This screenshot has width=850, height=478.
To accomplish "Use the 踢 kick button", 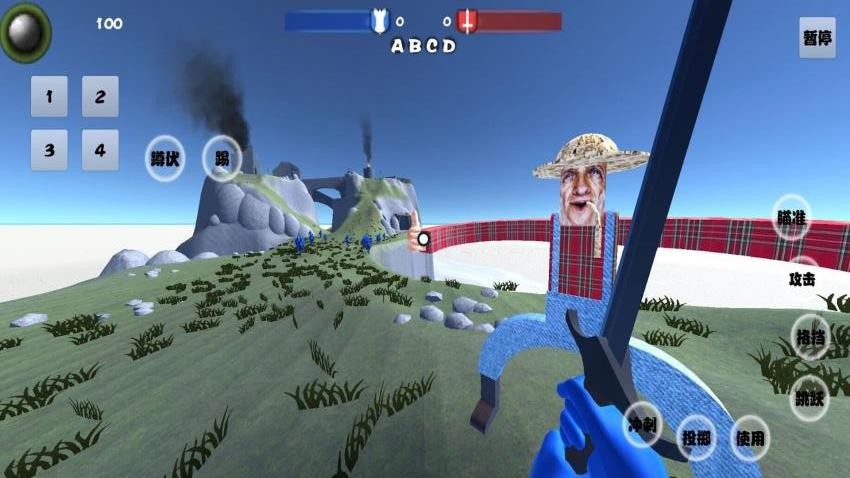I will pyautogui.click(x=222, y=159).
